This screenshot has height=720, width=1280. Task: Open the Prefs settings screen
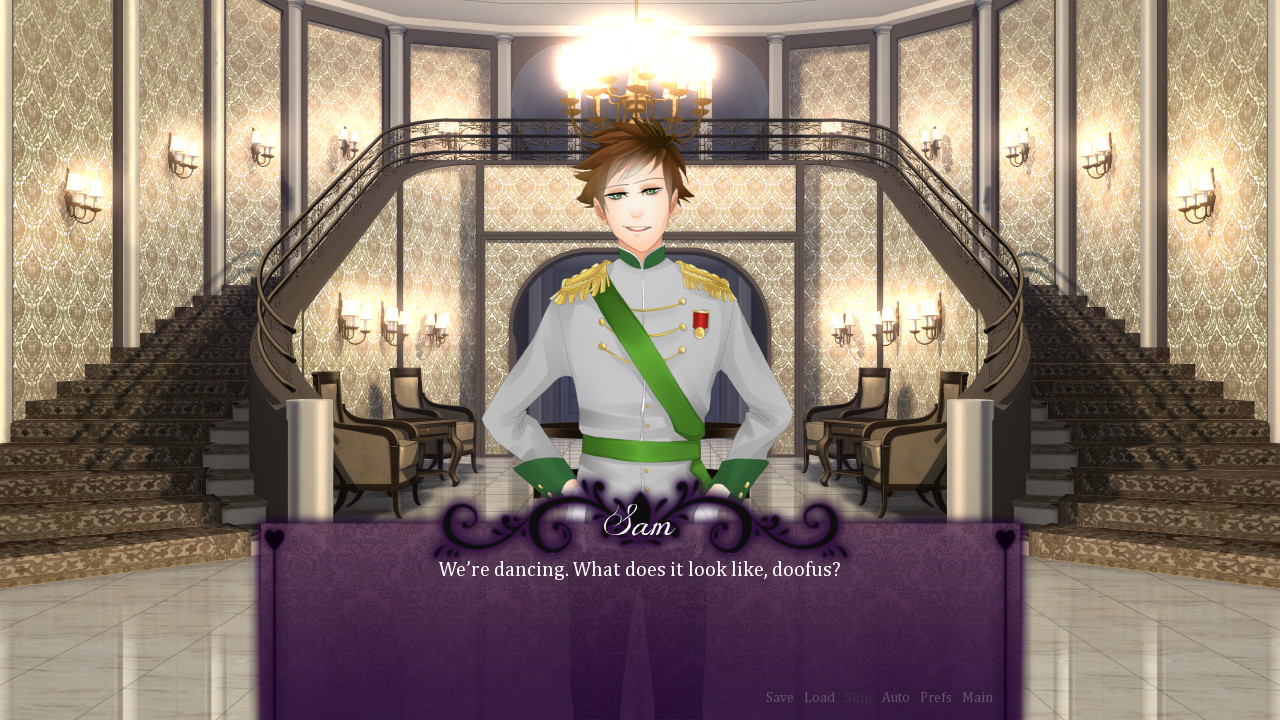[935, 697]
